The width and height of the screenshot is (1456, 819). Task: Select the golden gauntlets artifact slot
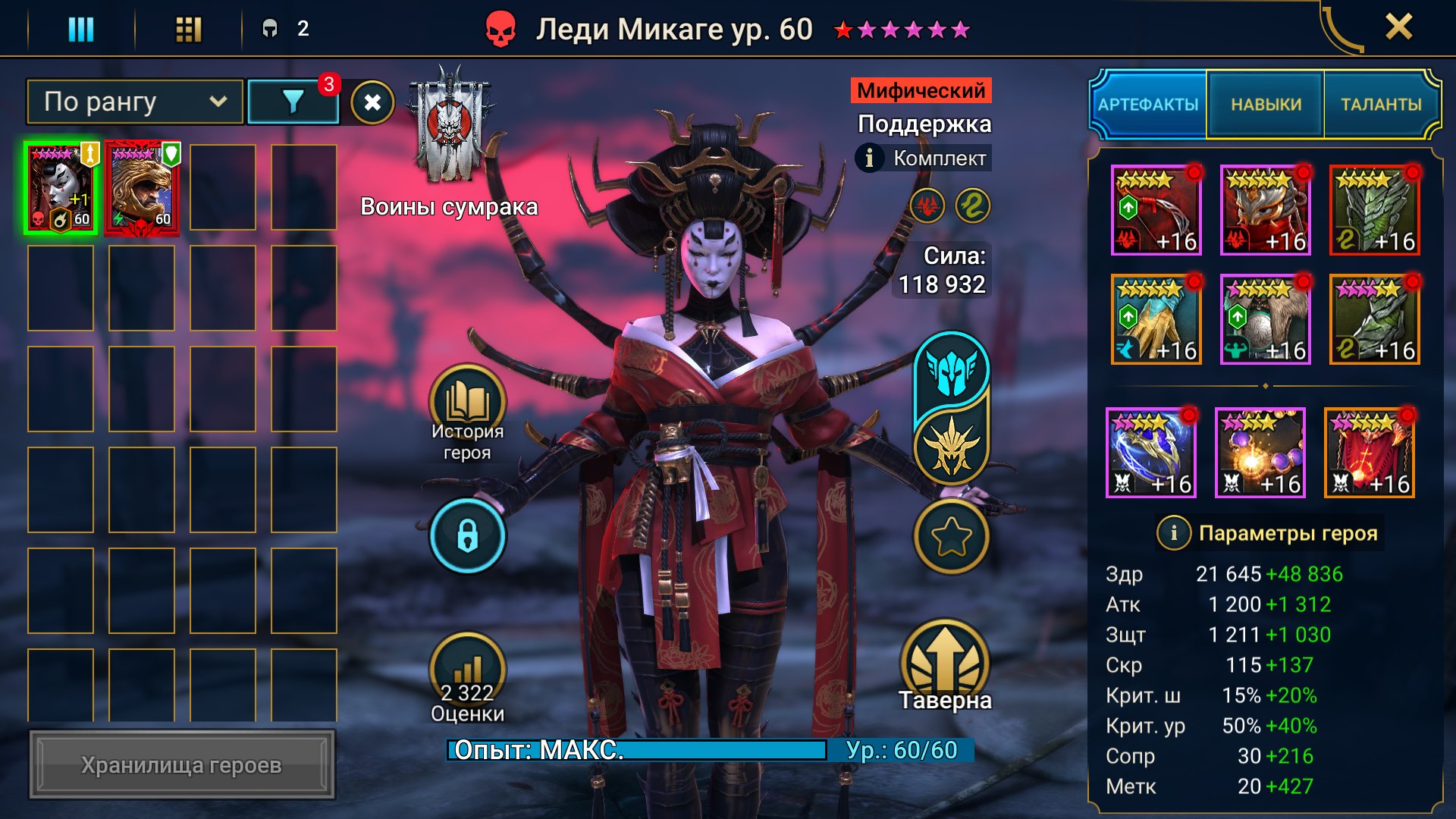point(1156,319)
